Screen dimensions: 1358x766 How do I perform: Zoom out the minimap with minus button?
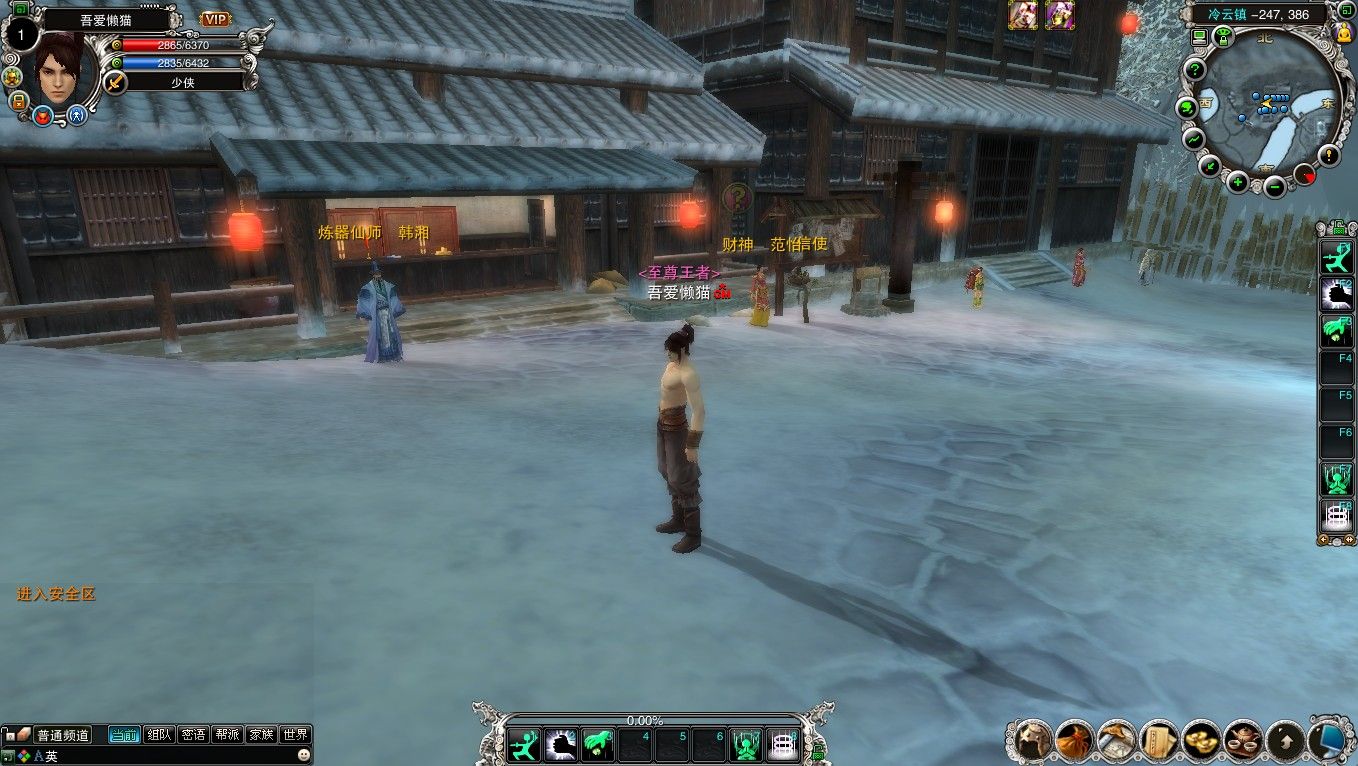pyautogui.click(x=1274, y=186)
